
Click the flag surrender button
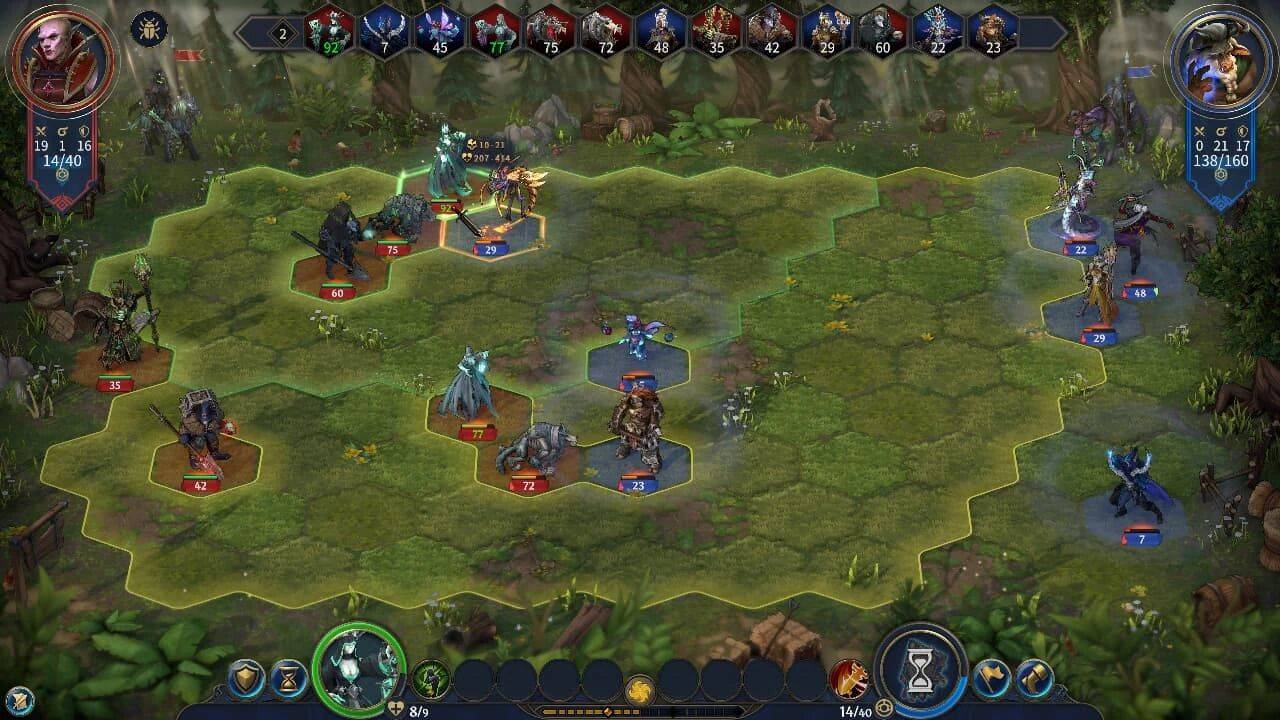point(991,680)
